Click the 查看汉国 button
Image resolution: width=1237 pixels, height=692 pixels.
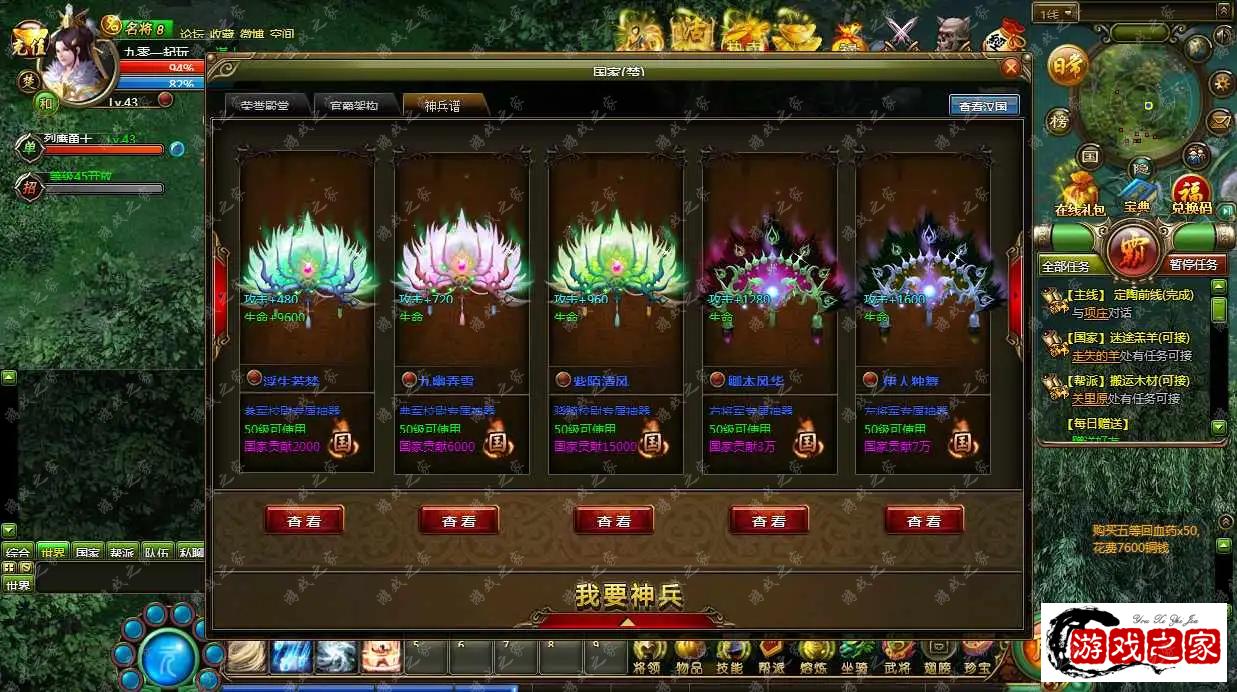pyautogui.click(x=983, y=106)
